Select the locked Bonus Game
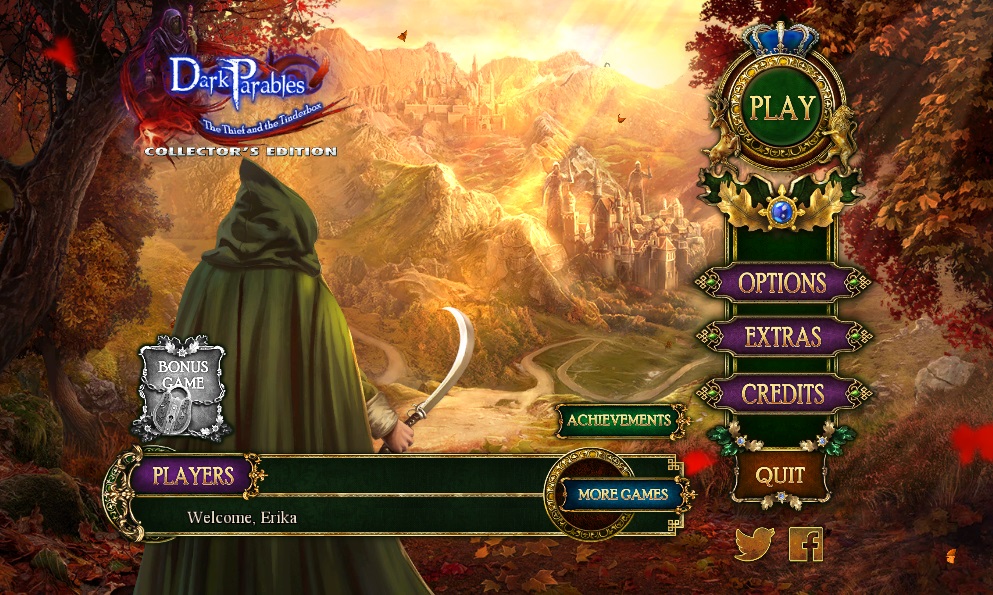This screenshot has width=993, height=595. [x=181, y=389]
